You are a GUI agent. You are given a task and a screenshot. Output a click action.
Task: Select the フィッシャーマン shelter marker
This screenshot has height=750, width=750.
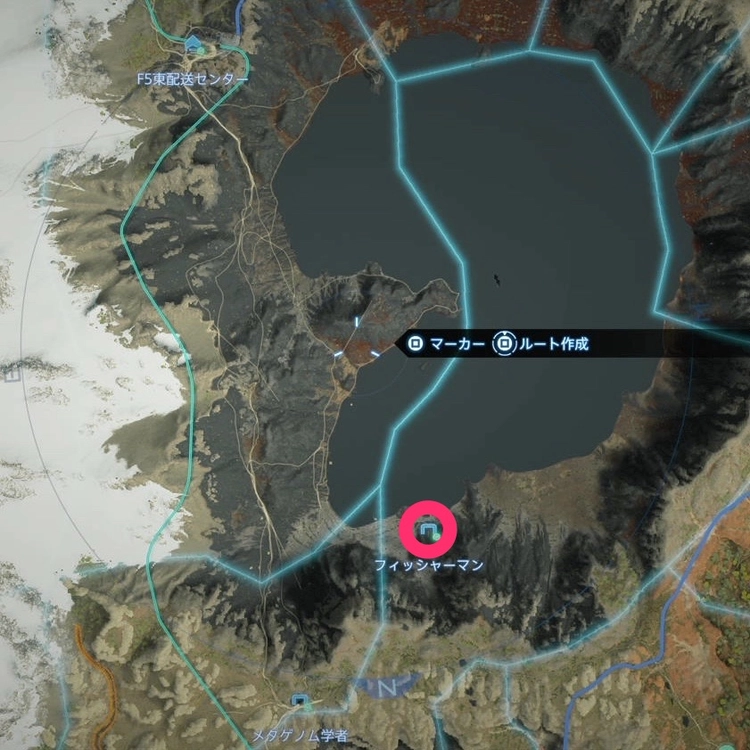pyautogui.click(x=428, y=530)
